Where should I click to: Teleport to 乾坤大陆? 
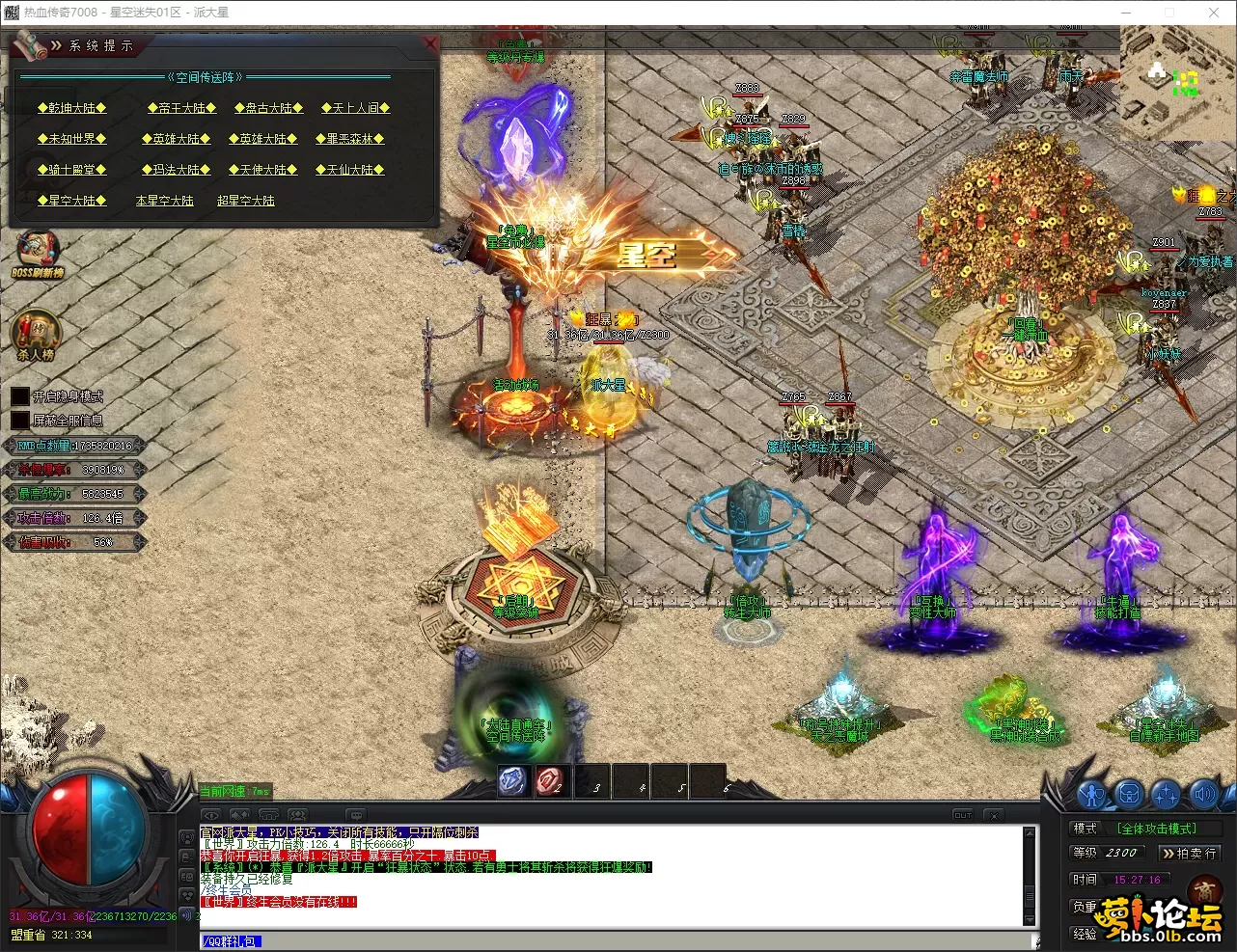point(72,108)
